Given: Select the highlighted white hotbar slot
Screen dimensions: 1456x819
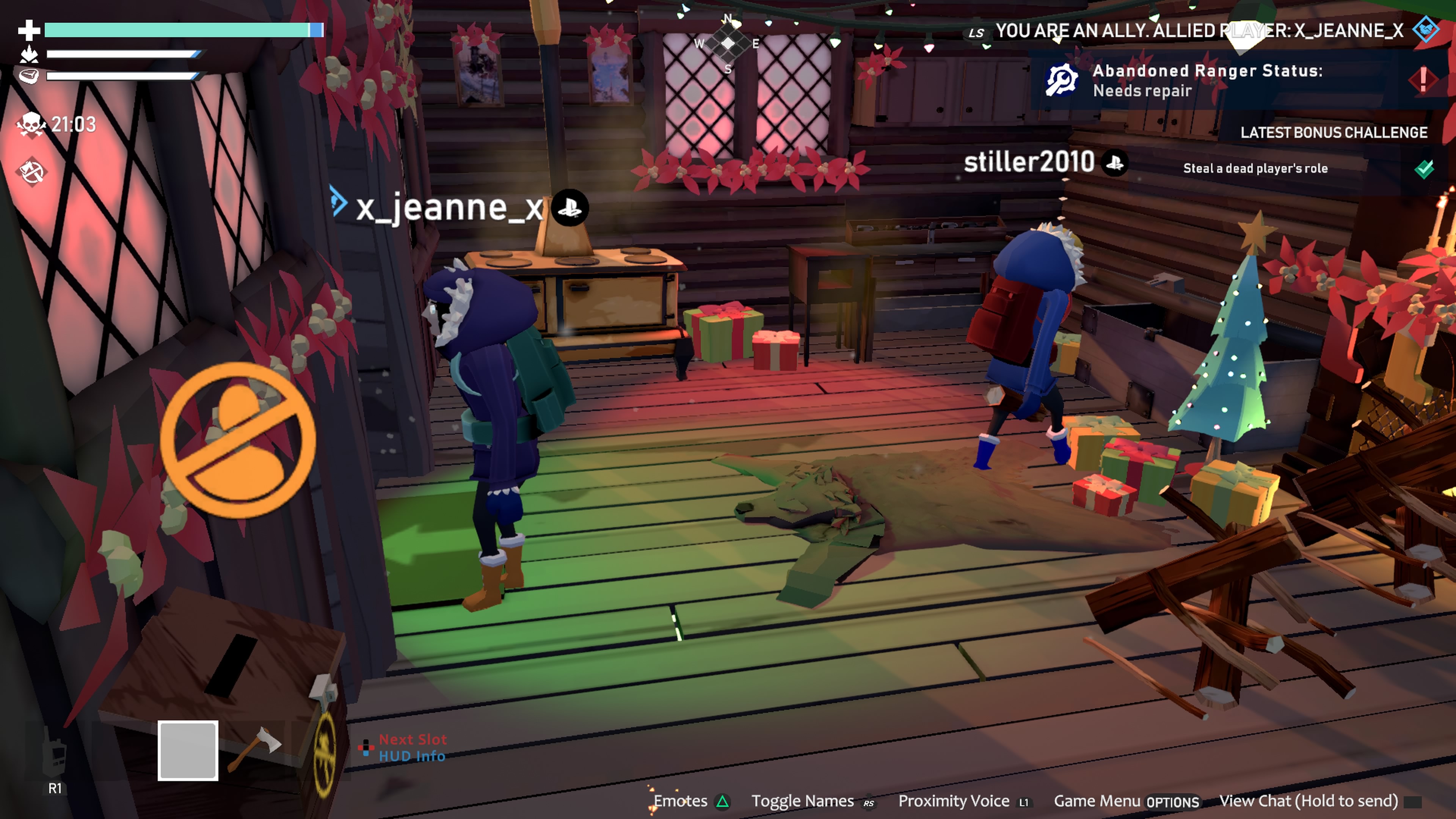Looking at the screenshot, I should (x=188, y=751).
